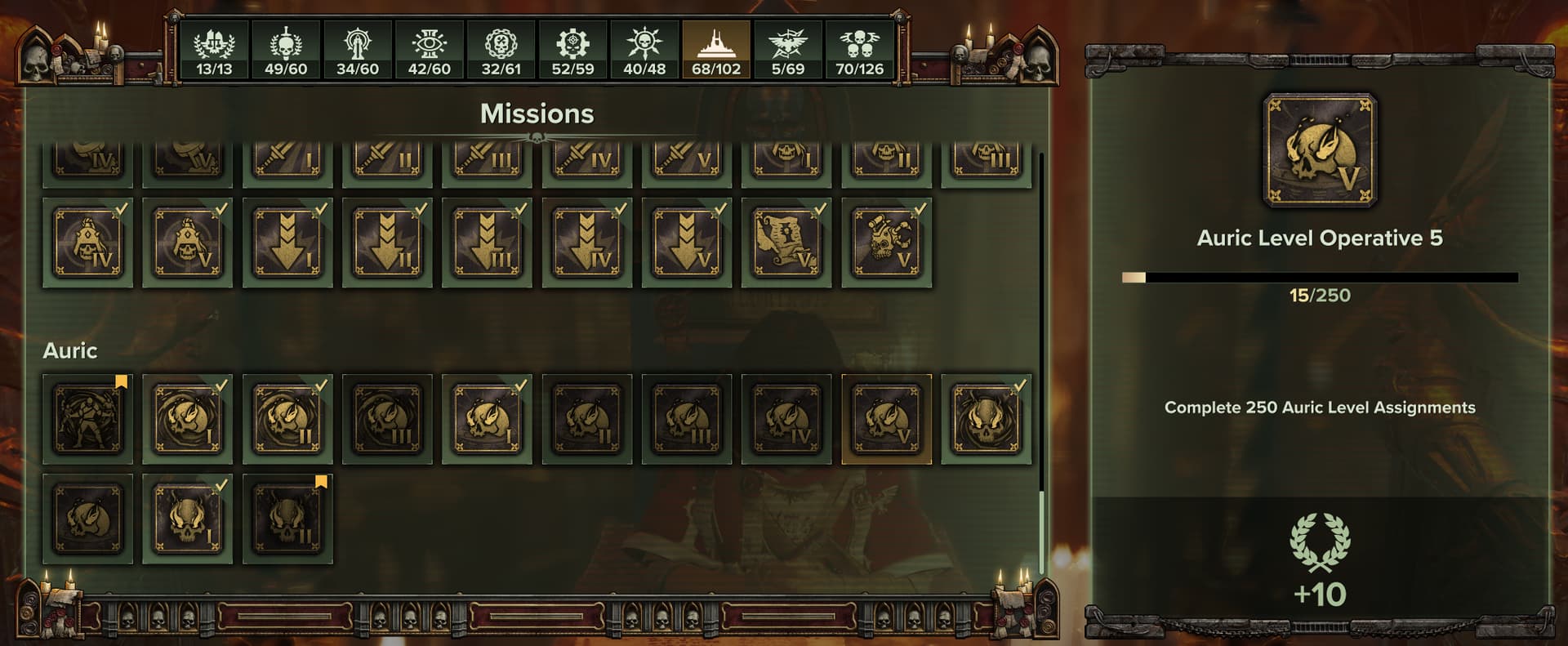Select the down arrow I penance tile

(x=287, y=243)
